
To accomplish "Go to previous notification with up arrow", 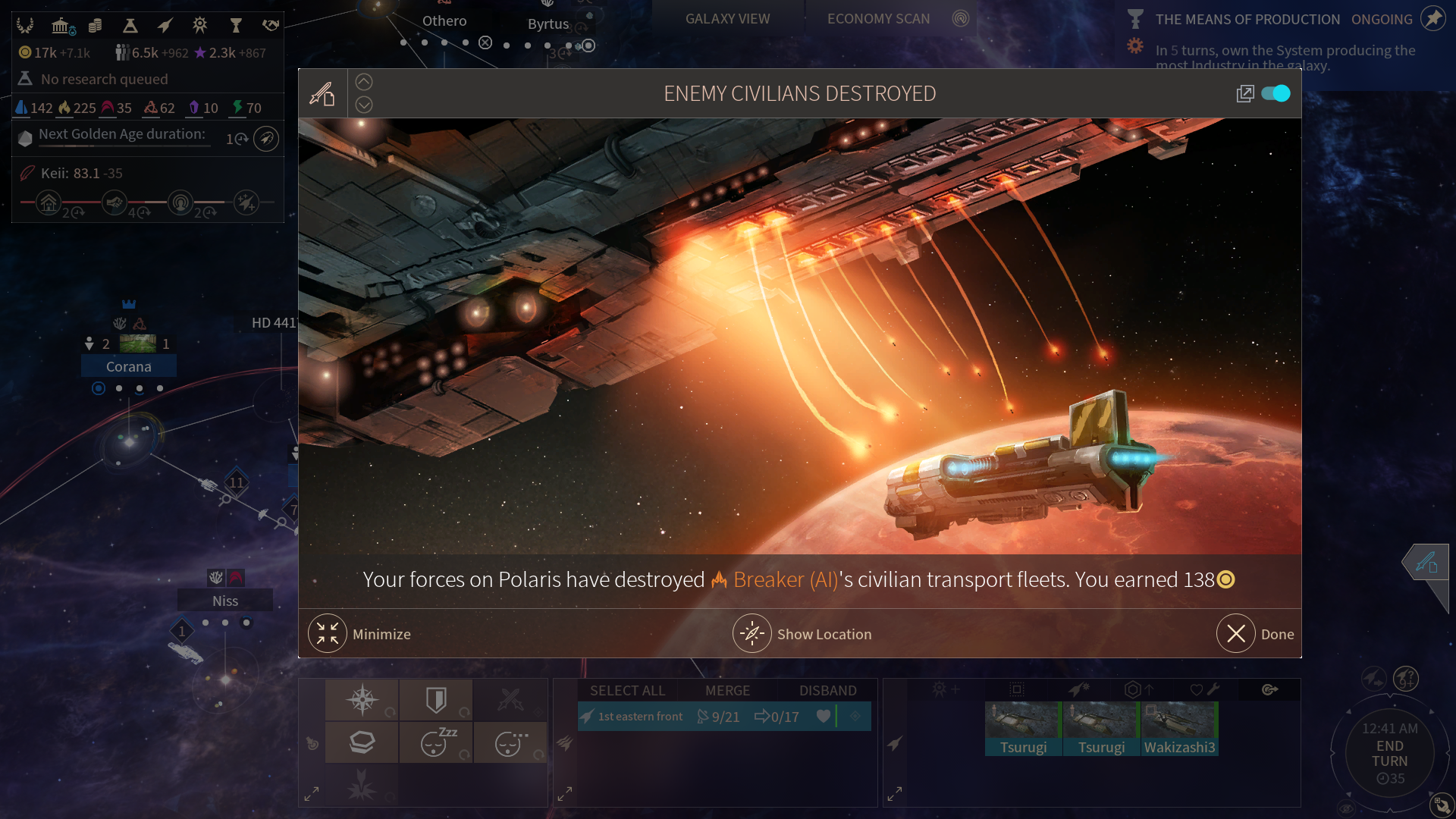I will pos(364,82).
